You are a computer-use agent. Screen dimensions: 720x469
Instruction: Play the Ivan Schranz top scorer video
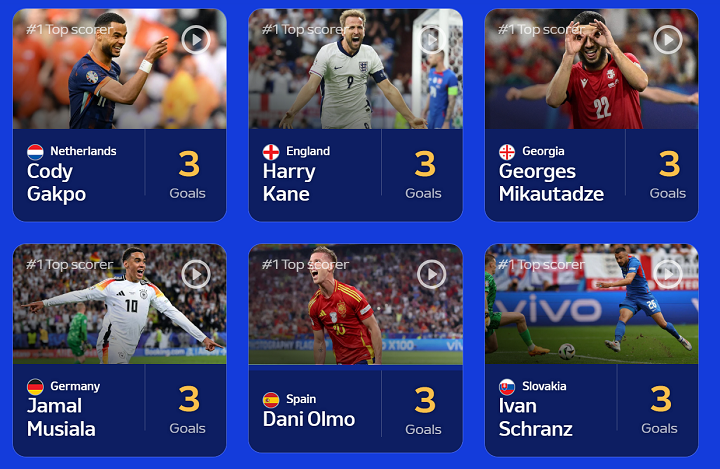coord(667,274)
